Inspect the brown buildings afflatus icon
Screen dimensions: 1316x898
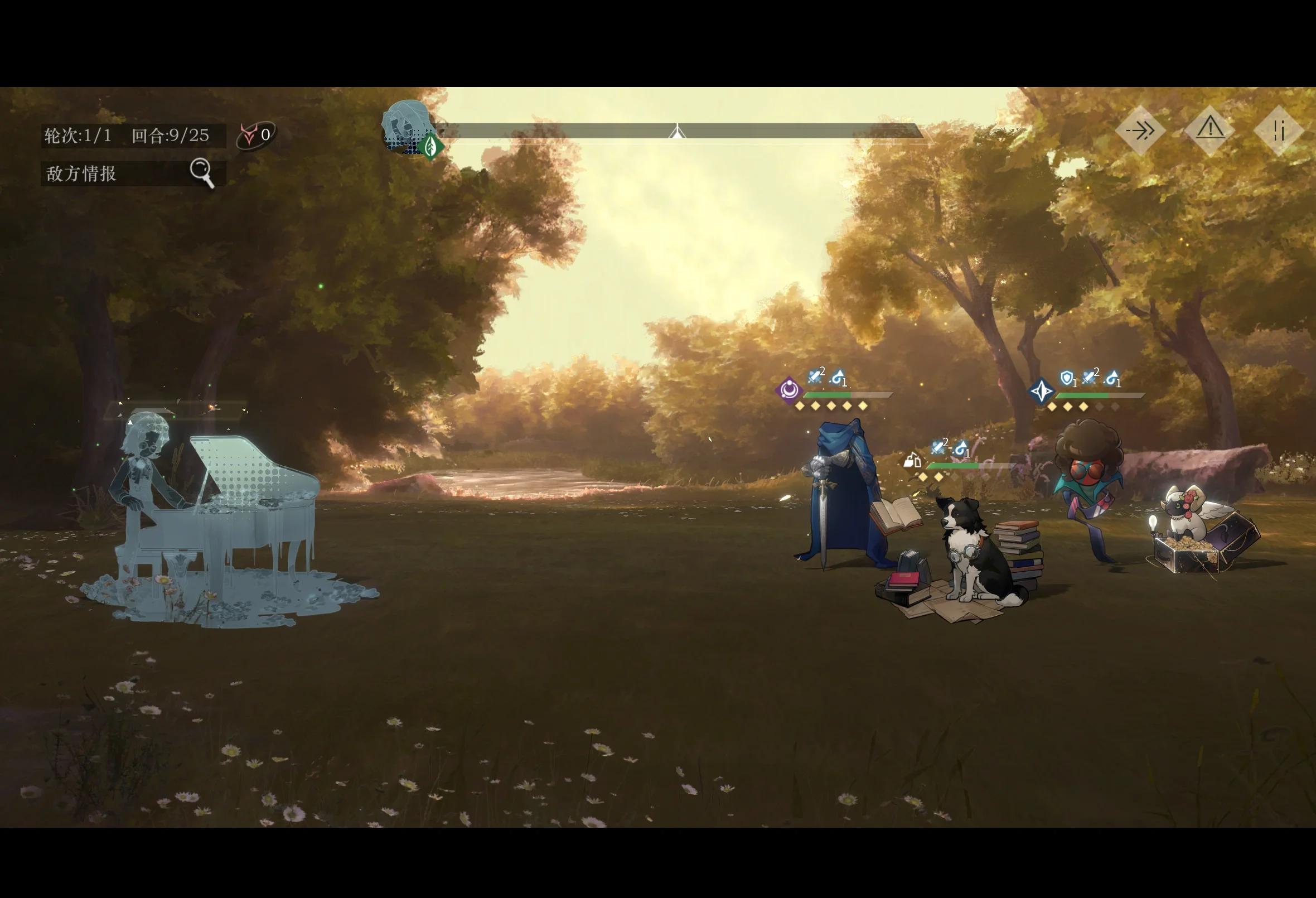pyautogui.click(x=912, y=461)
